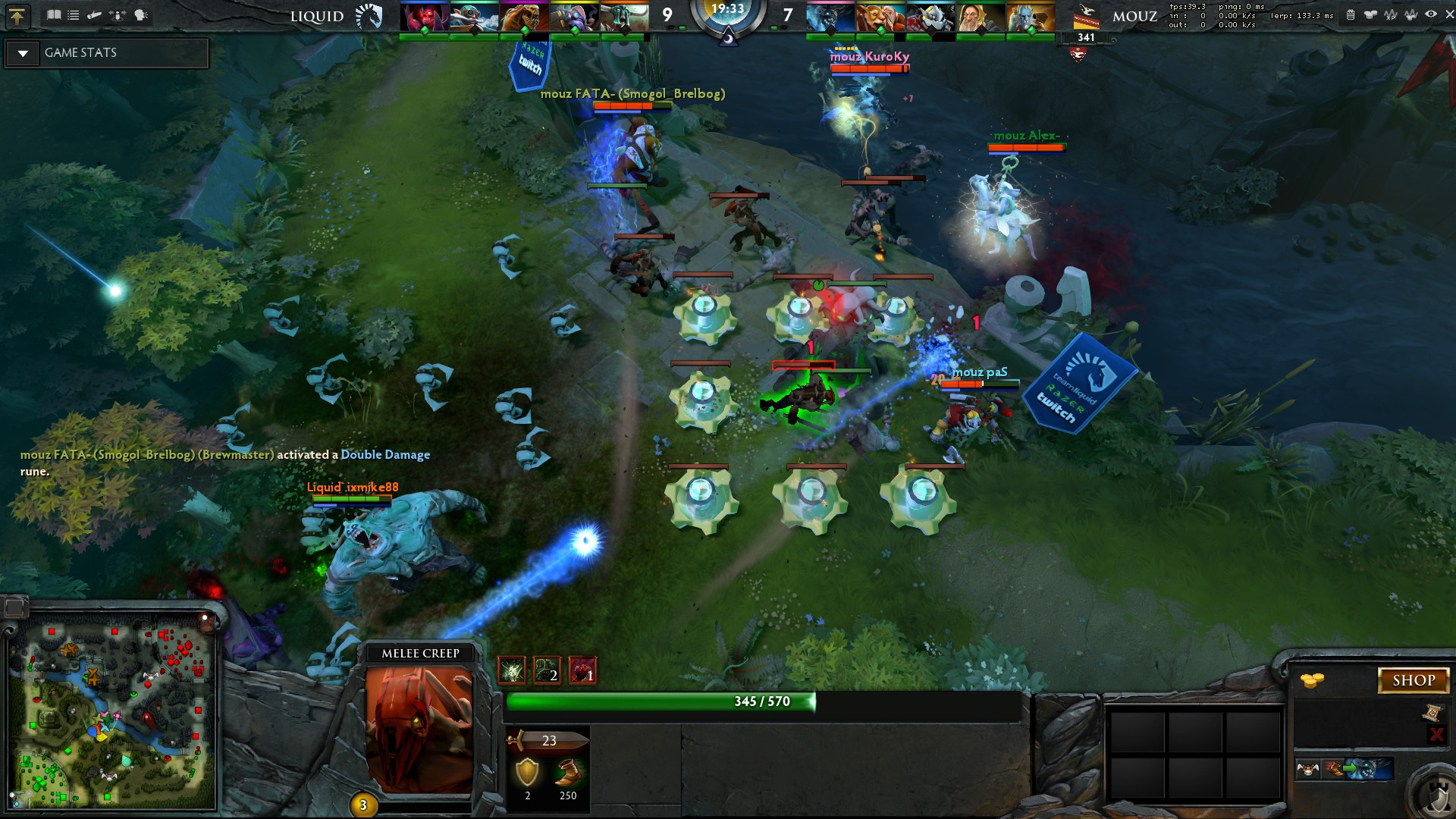The height and width of the screenshot is (819, 1456).
Task: Select the first Liquid hero portrait
Action: [424, 17]
